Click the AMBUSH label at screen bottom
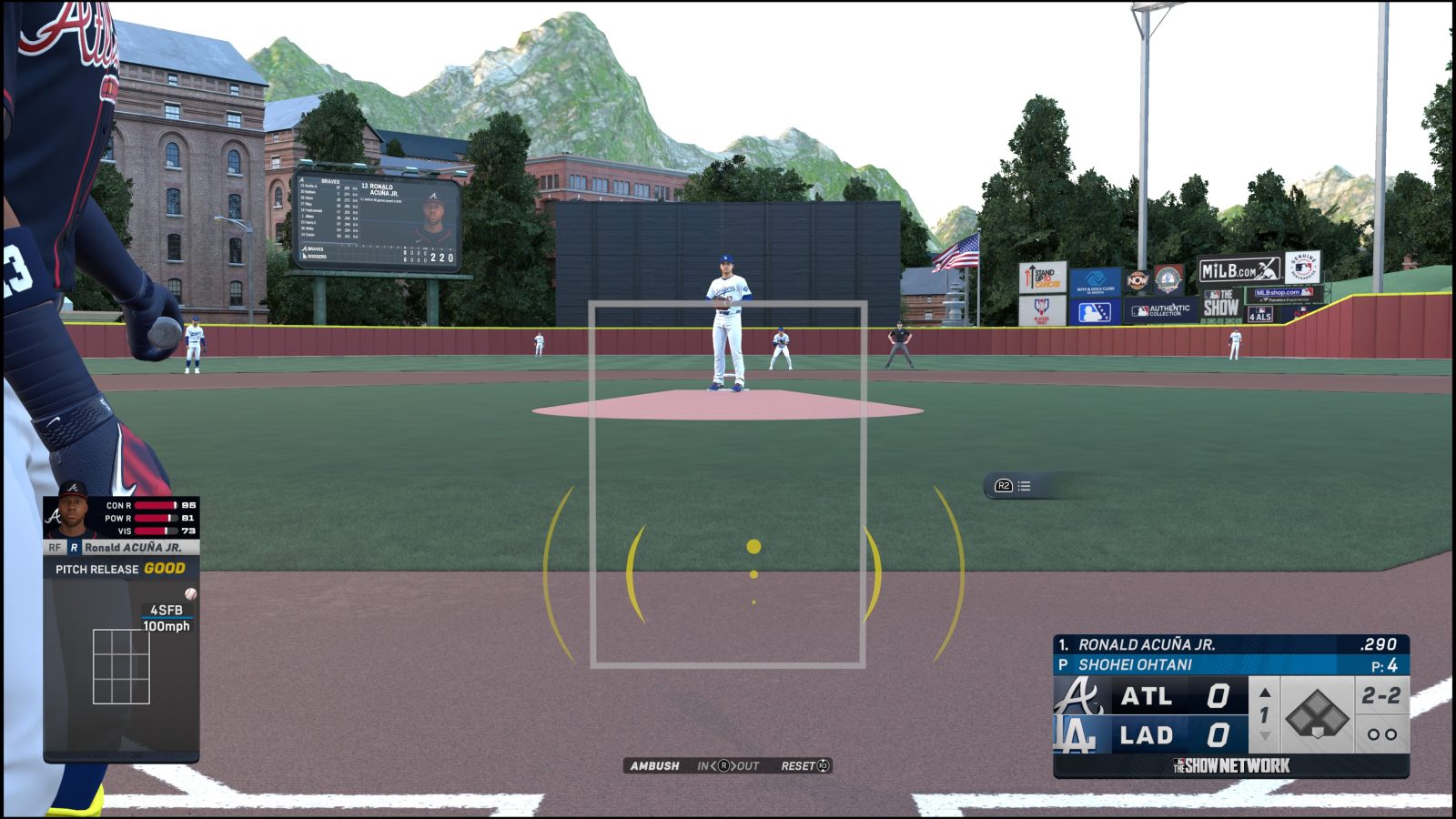1456x819 pixels. tap(654, 765)
